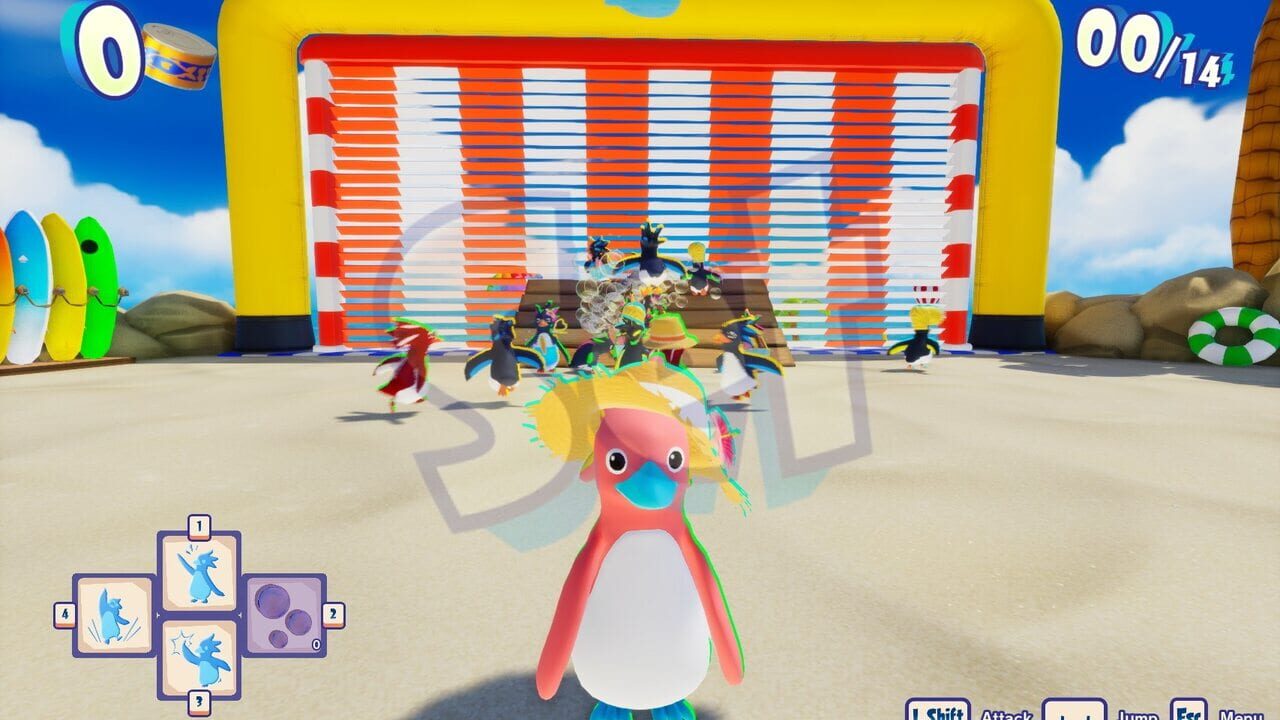Toggle the number 3 tab on ability wheel
1280x720 pixels.
[x=199, y=700]
